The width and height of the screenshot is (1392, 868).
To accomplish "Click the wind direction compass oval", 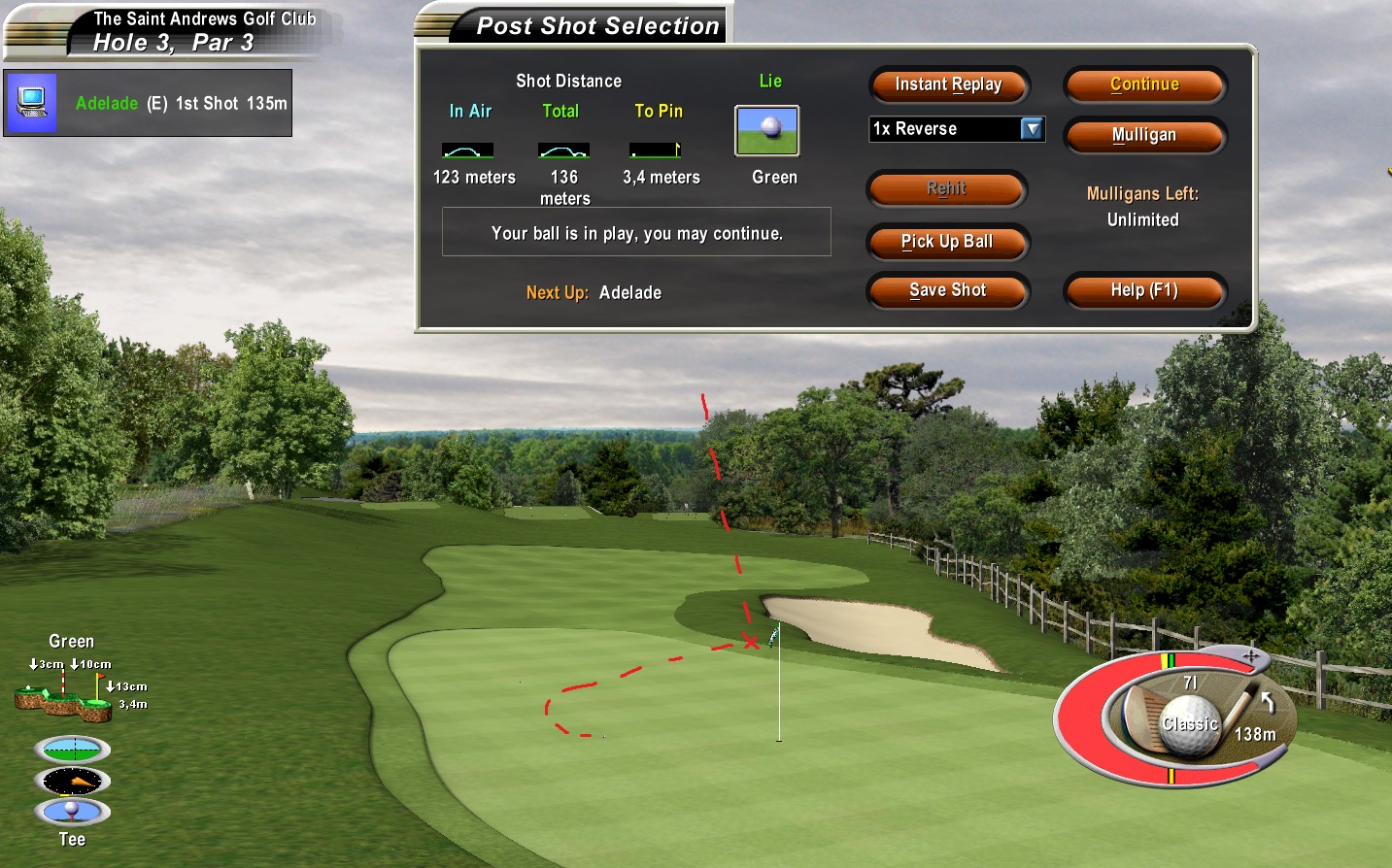I will 72,781.
